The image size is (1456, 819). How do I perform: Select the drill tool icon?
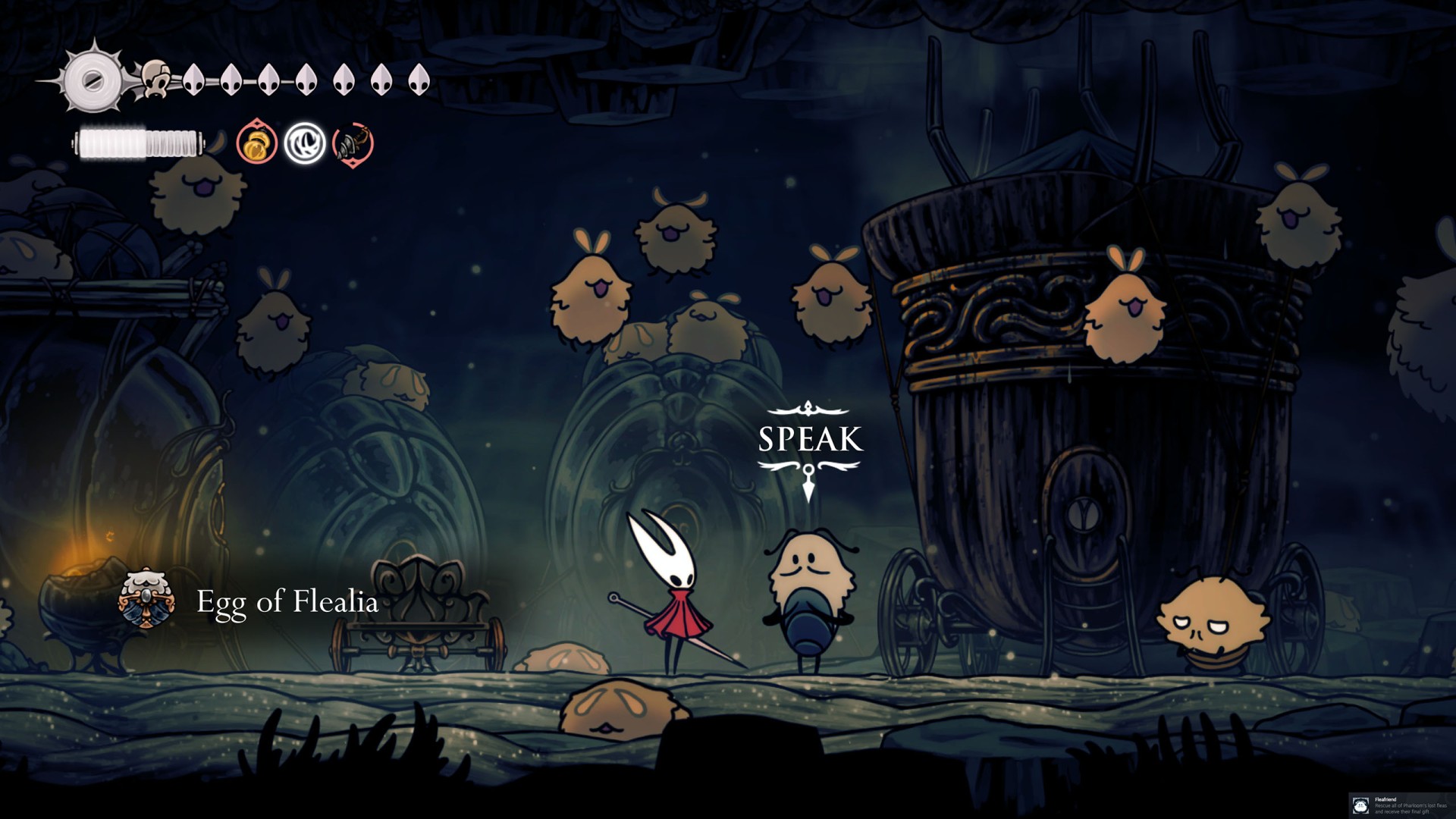[353, 143]
